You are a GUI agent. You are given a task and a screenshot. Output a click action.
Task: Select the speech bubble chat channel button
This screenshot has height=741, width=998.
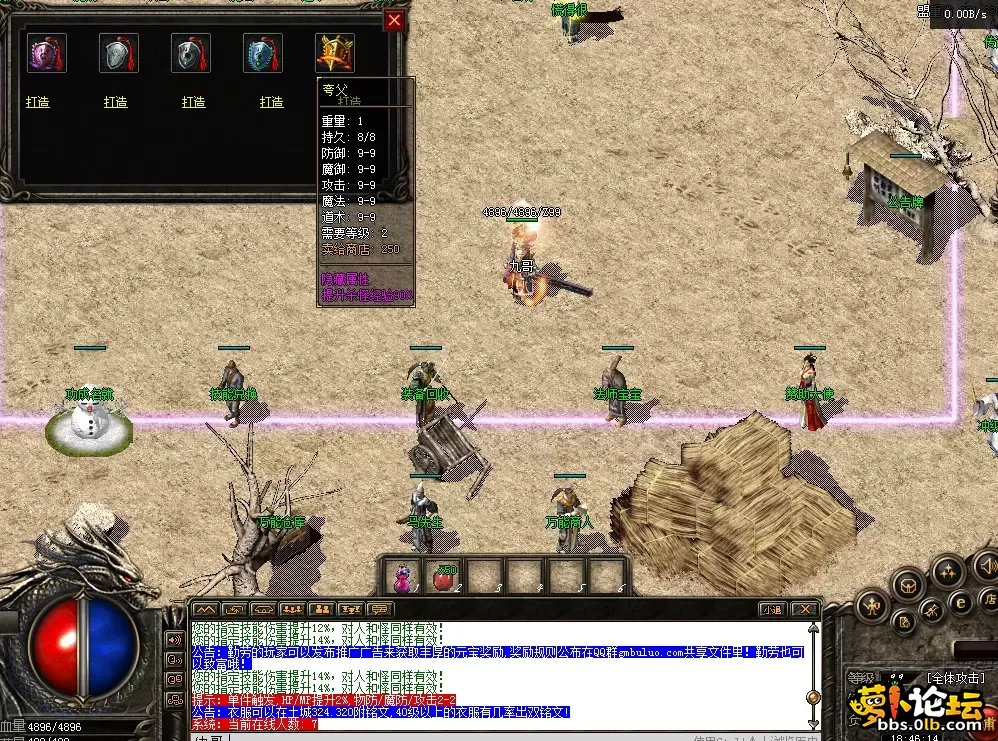pyautogui.click(x=380, y=609)
